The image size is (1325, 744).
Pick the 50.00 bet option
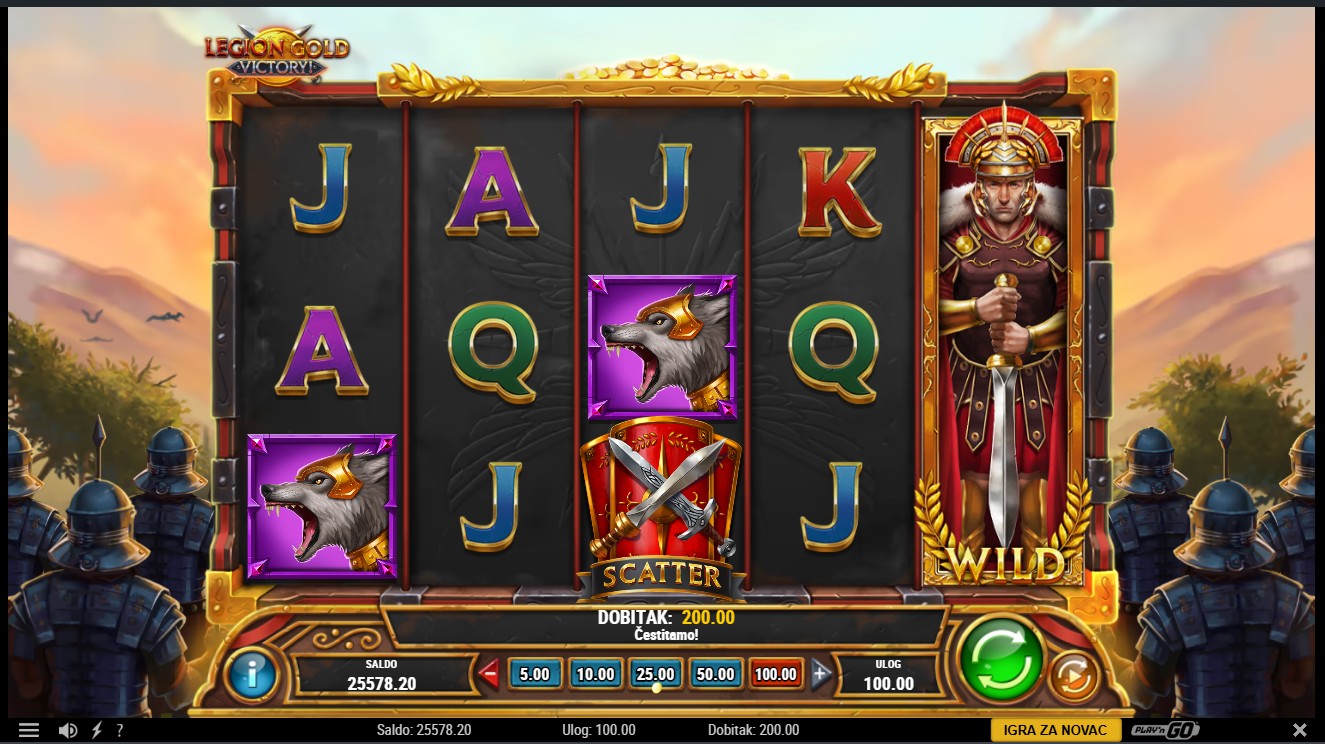[716, 674]
